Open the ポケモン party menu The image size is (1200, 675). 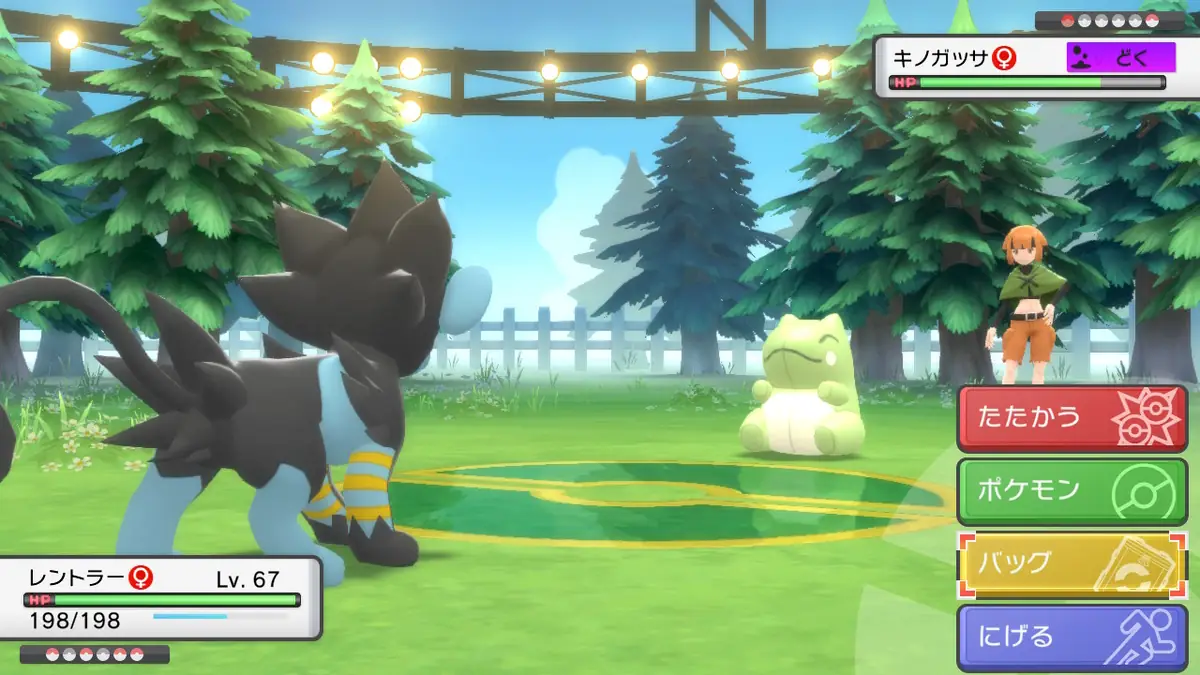pos(1072,491)
